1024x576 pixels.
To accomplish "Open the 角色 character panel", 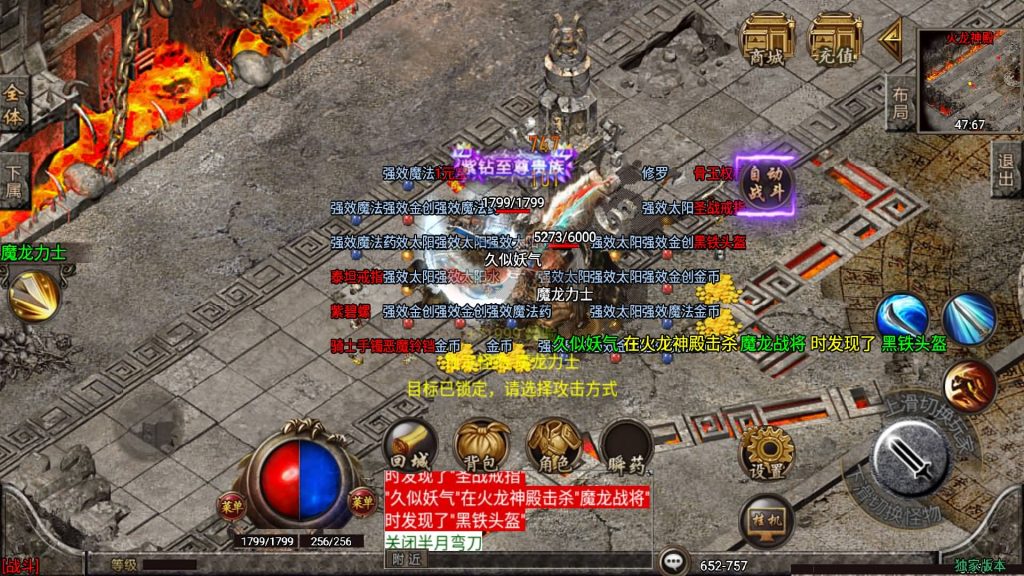I will (x=555, y=446).
